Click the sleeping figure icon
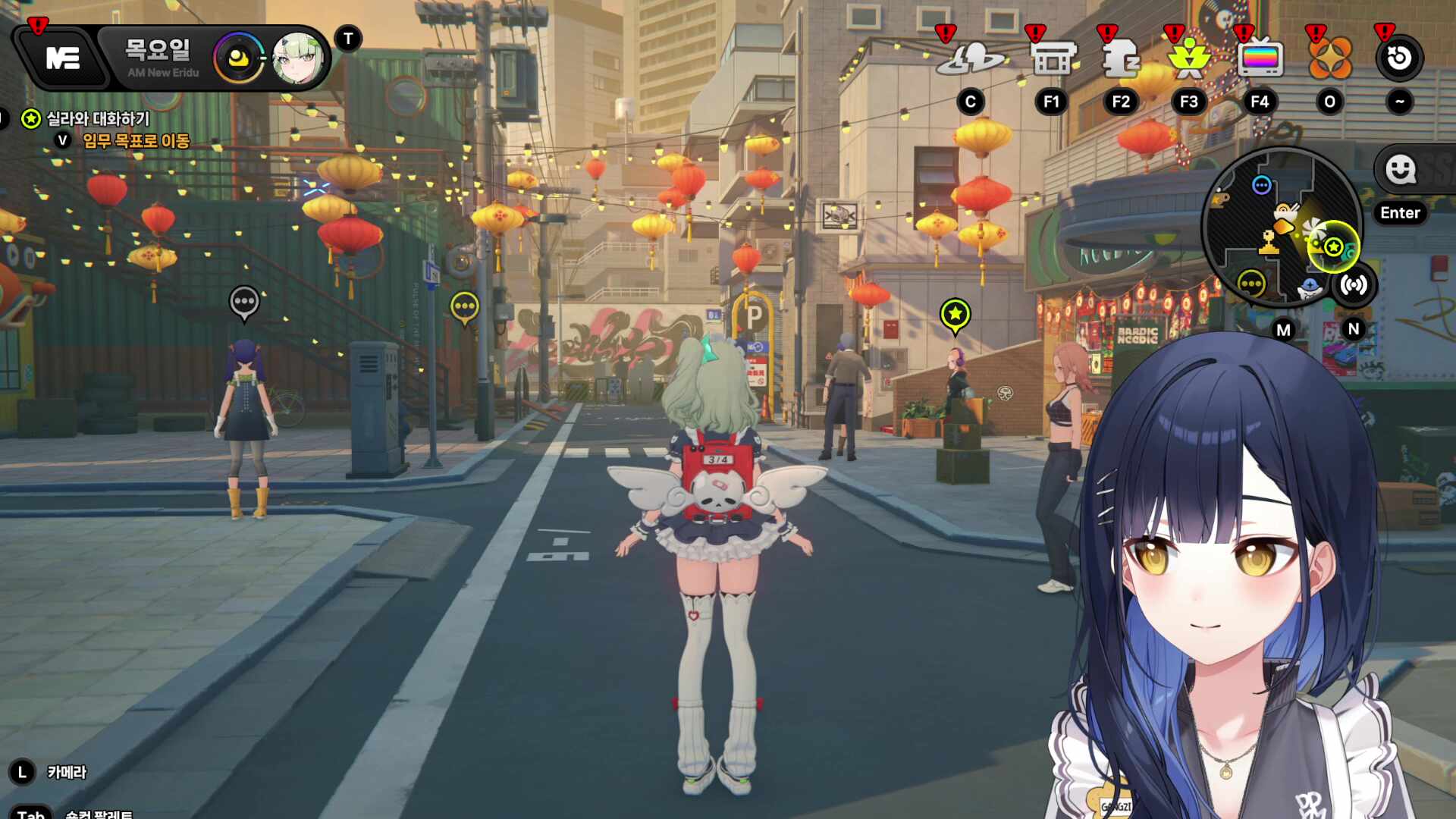 [1120, 59]
